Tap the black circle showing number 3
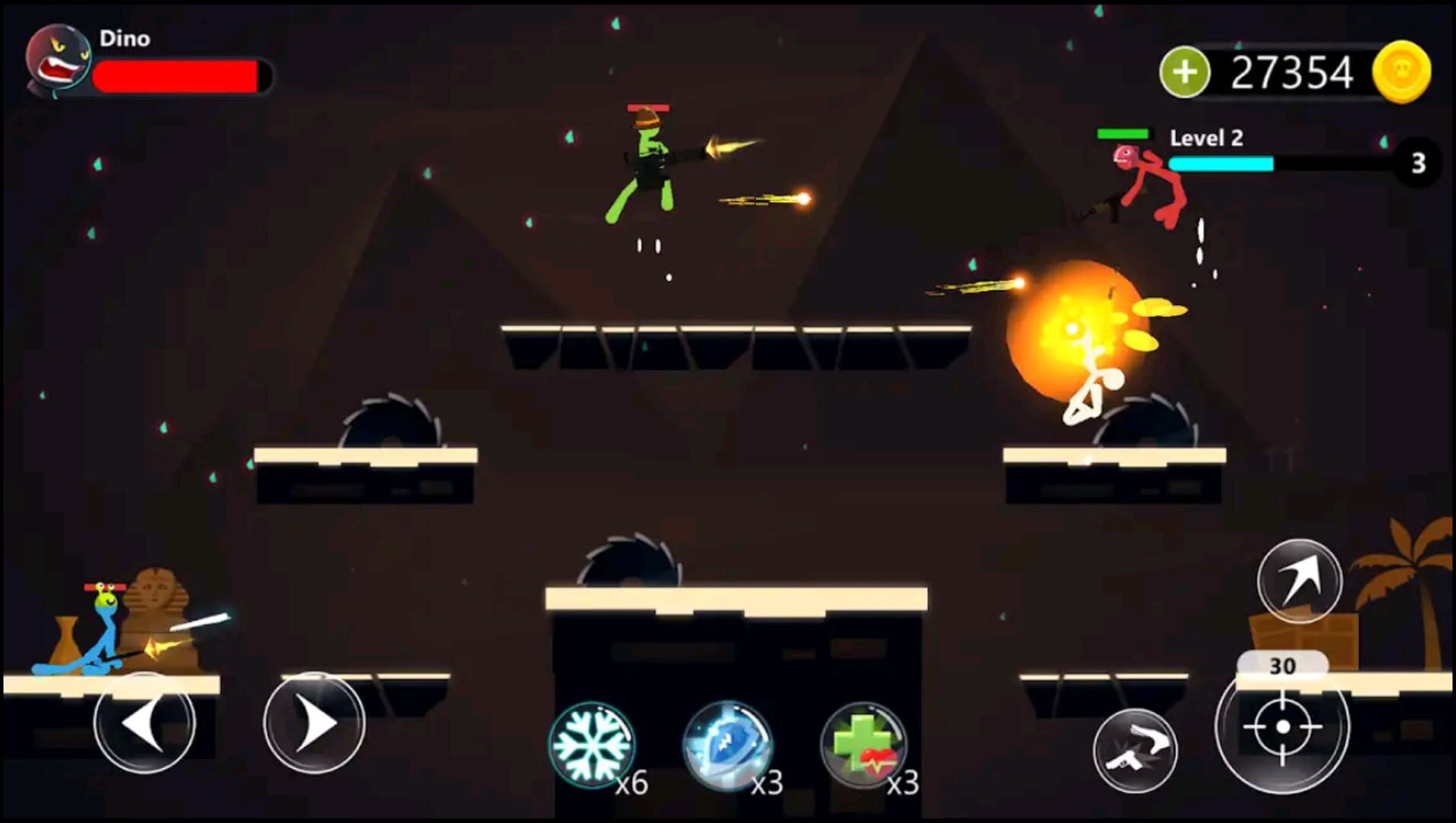 (1418, 162)
